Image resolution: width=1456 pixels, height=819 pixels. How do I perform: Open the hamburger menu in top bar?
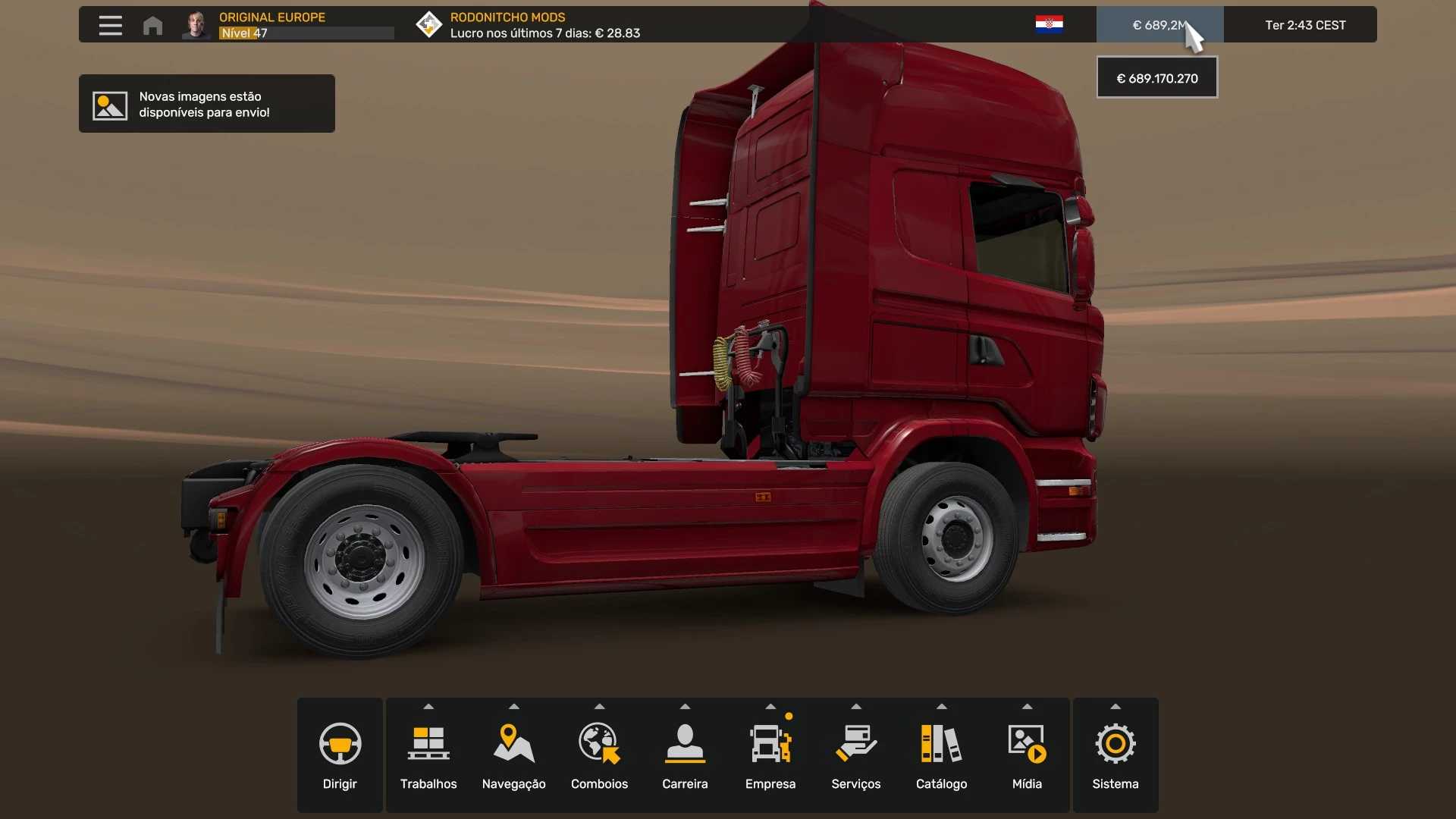point(110,25)
